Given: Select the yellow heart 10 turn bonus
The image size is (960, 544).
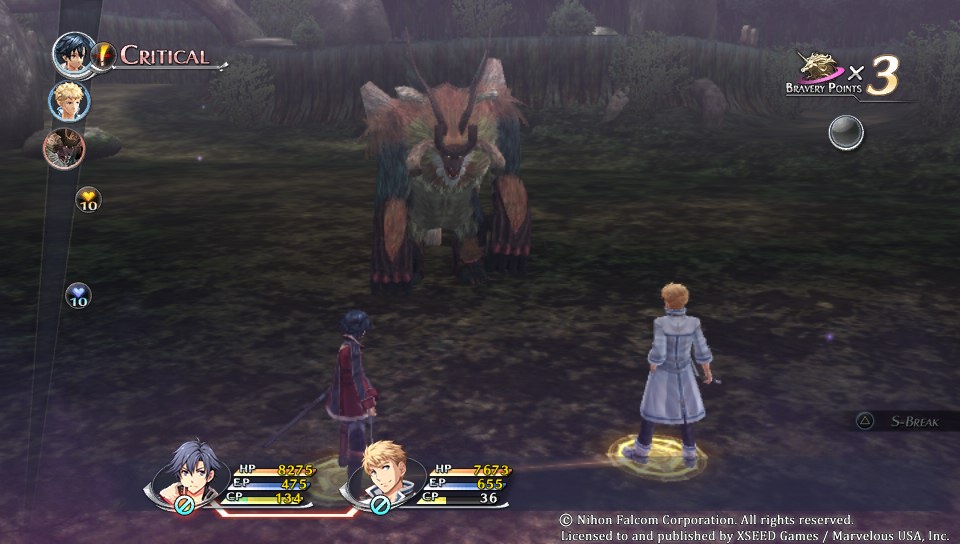Looking at the screenshot, I should tap(88, 200).
